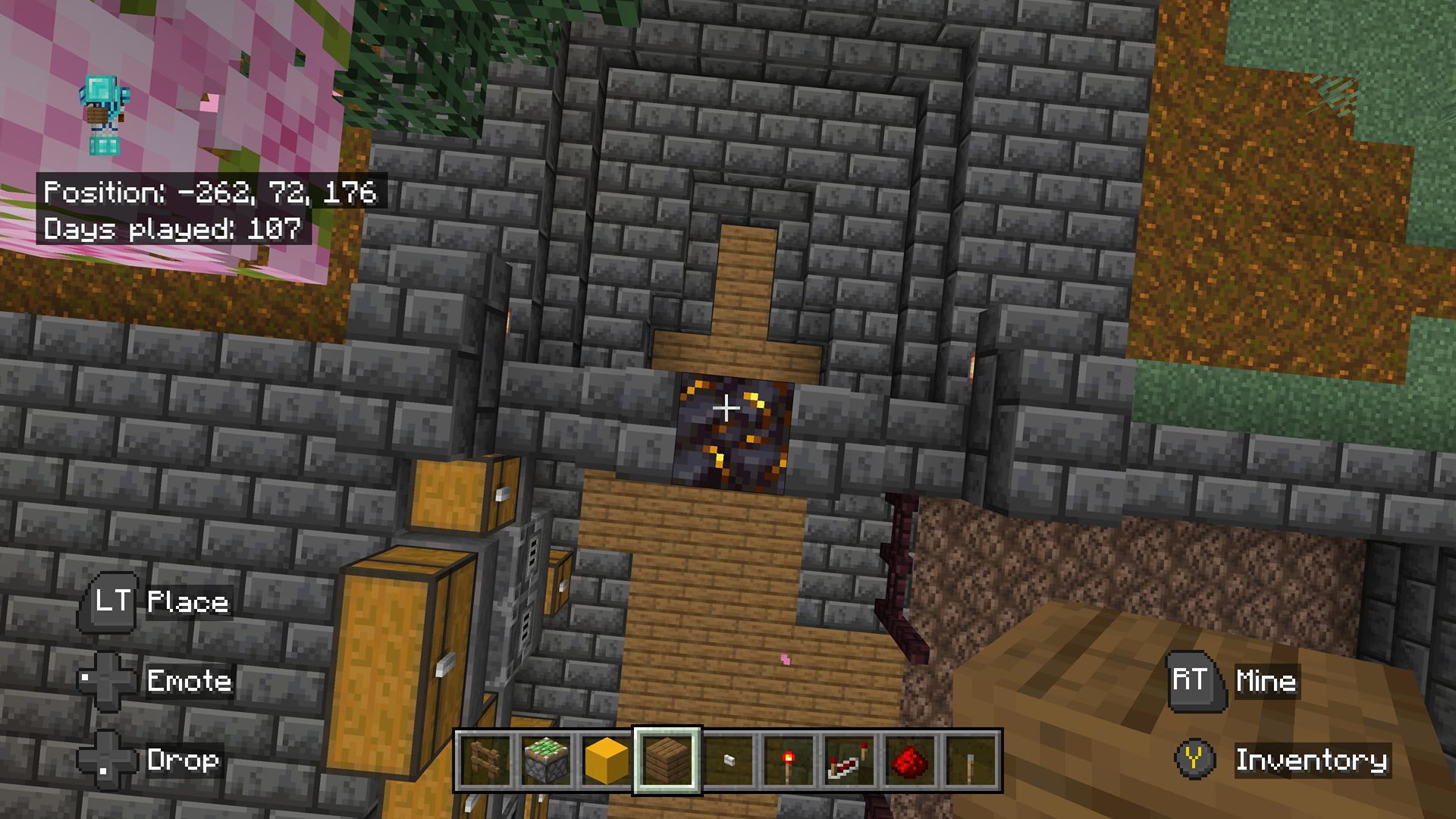Click the RT controller button icon

pos(1194,681)
